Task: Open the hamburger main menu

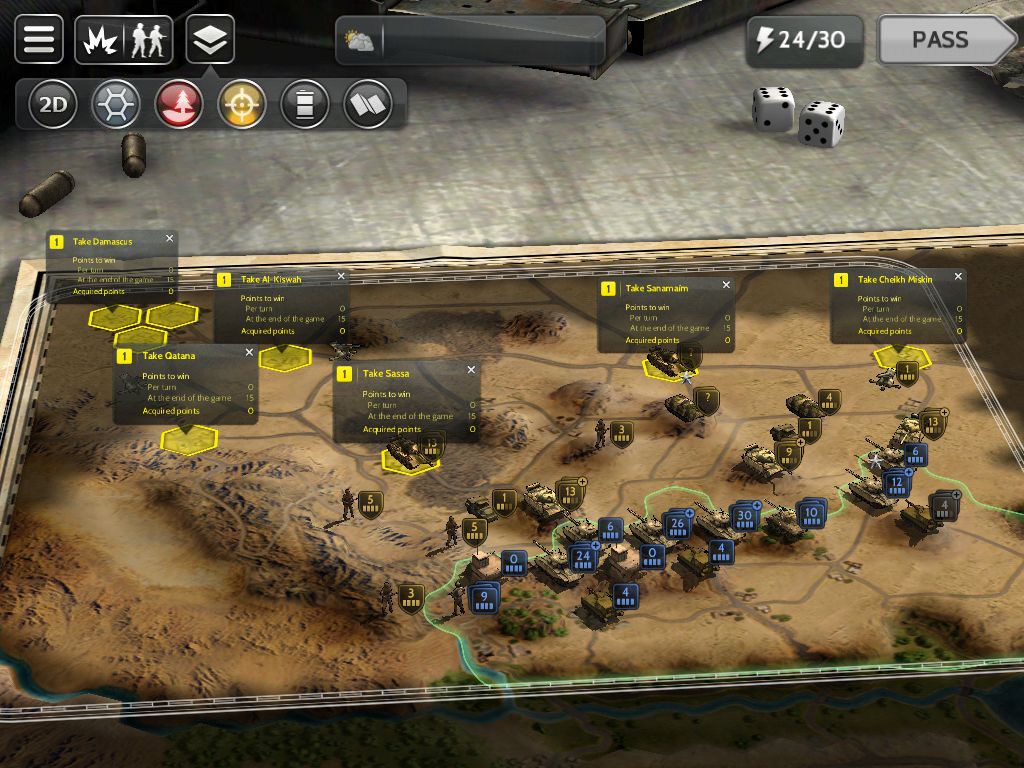Action: [x=39, y=40]
